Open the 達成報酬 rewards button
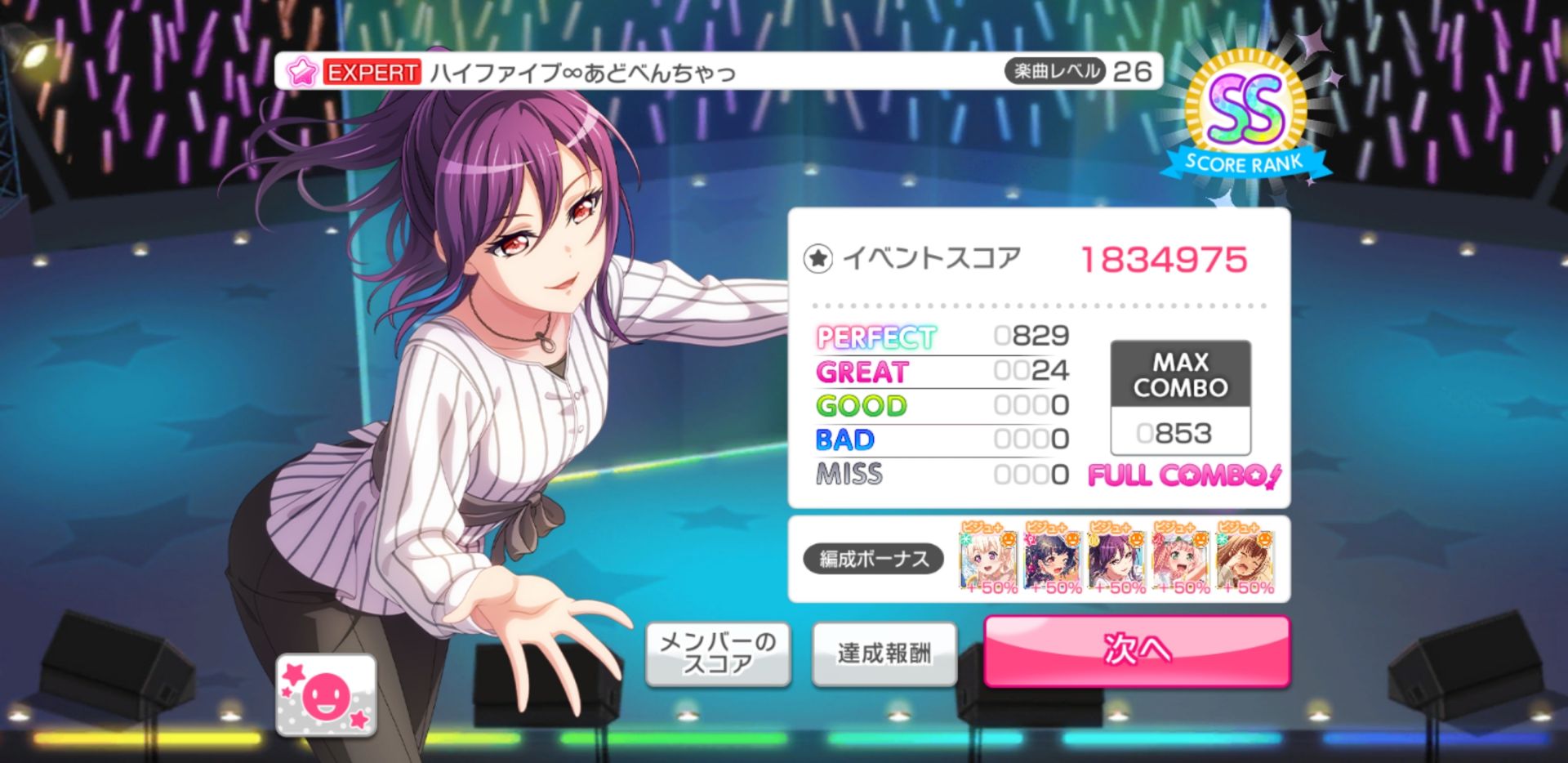 [x=884, y=654]
